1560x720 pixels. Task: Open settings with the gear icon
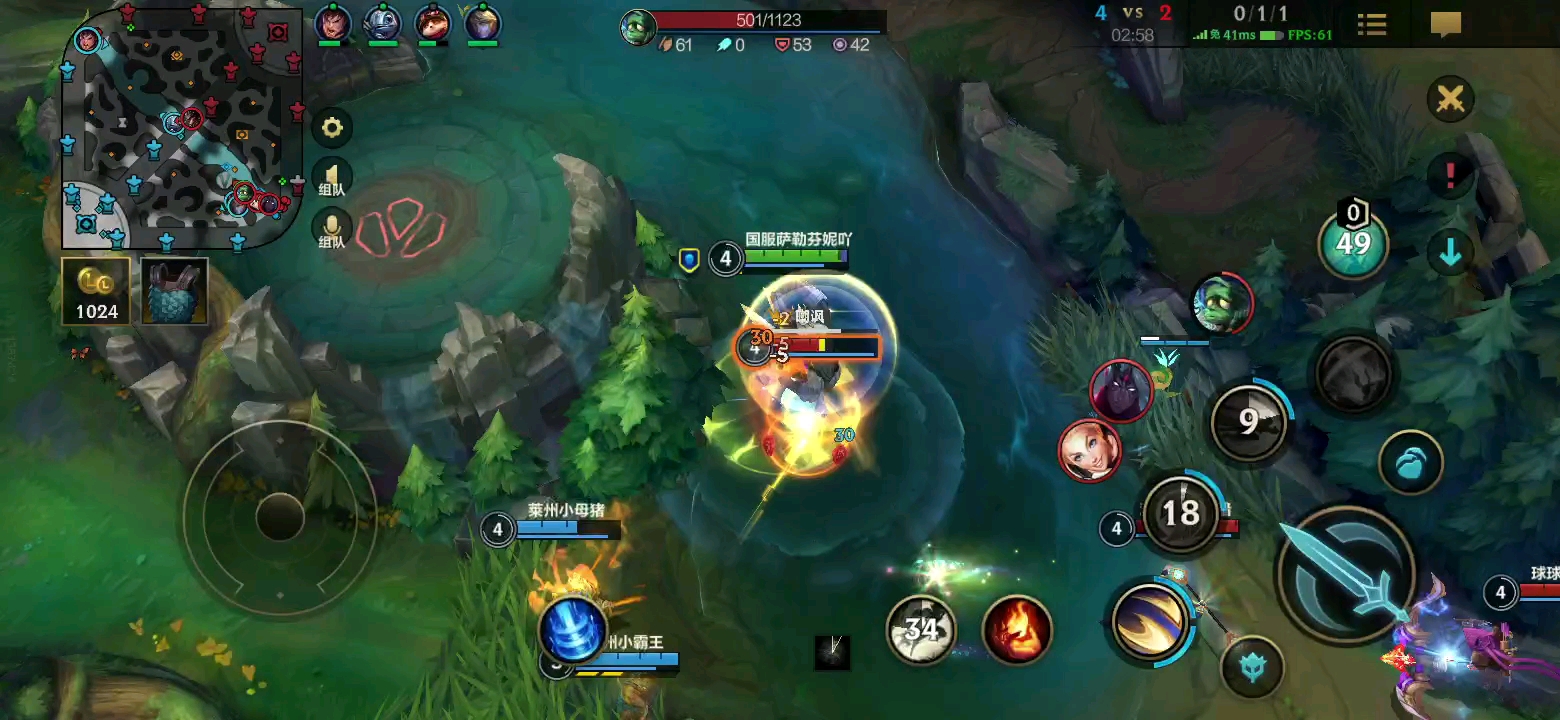(332, 128)
